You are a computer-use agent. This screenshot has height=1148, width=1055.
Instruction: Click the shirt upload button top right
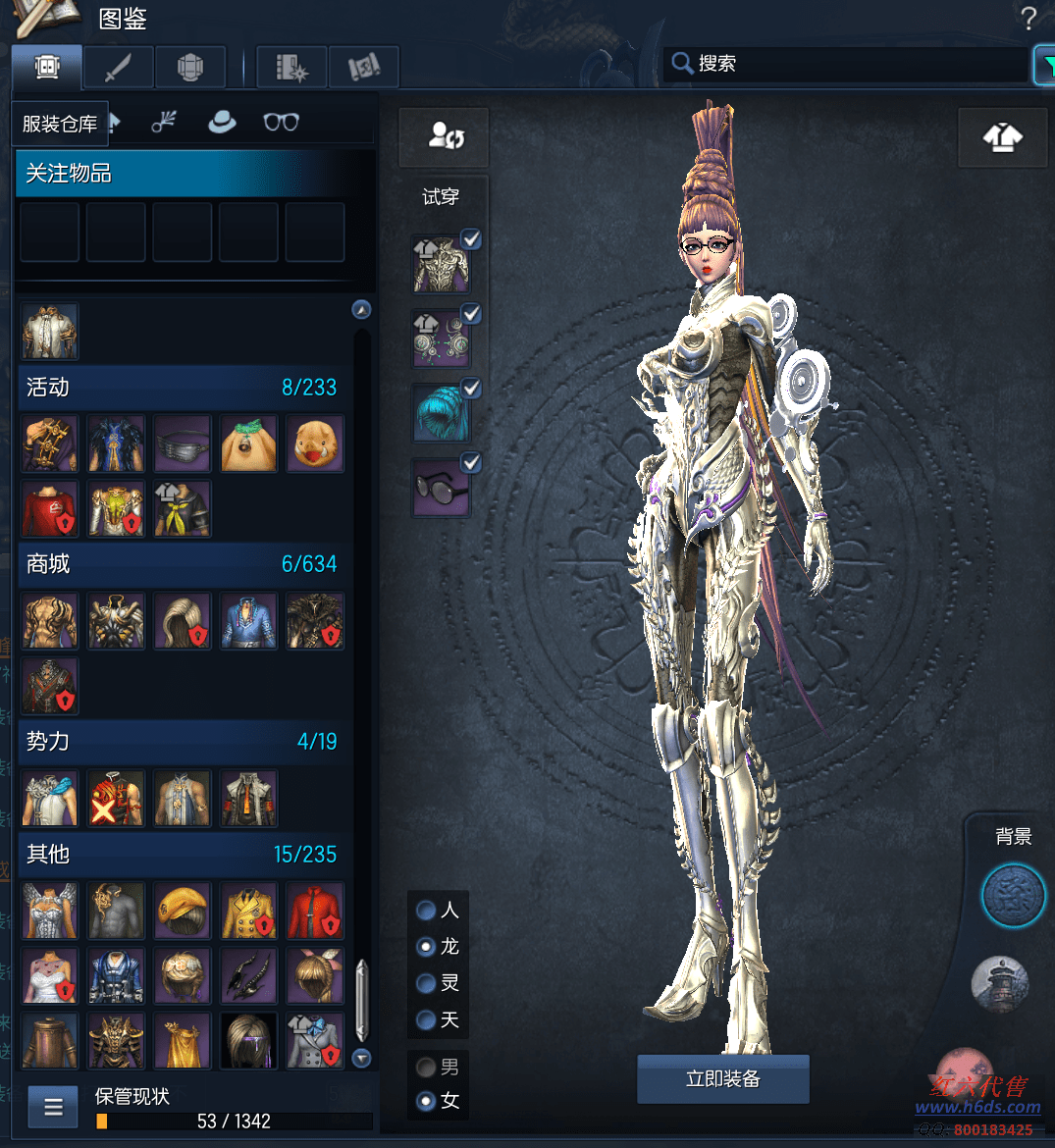[1002, 138]
